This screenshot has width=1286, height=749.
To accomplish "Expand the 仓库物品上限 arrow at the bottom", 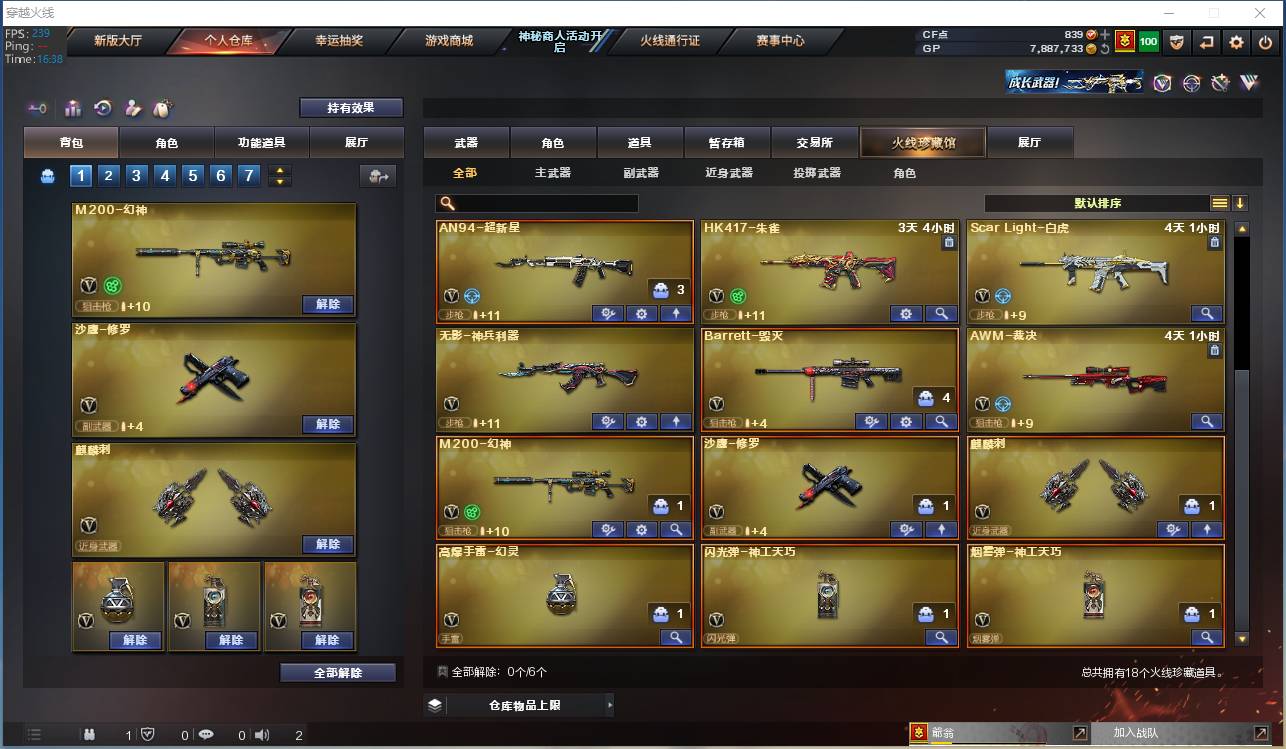I will 609,704.
